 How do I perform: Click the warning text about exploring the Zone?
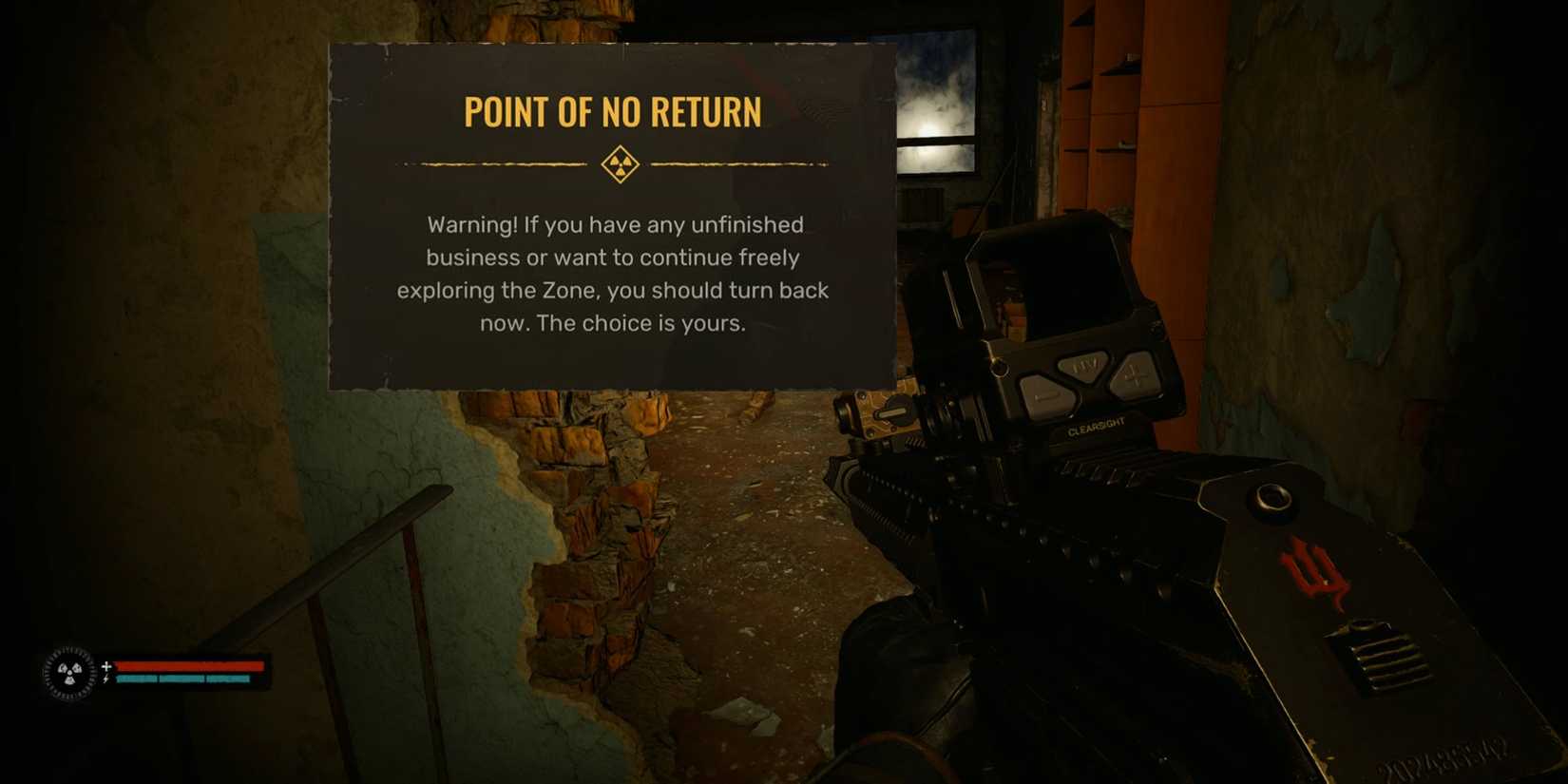(611, 290)
